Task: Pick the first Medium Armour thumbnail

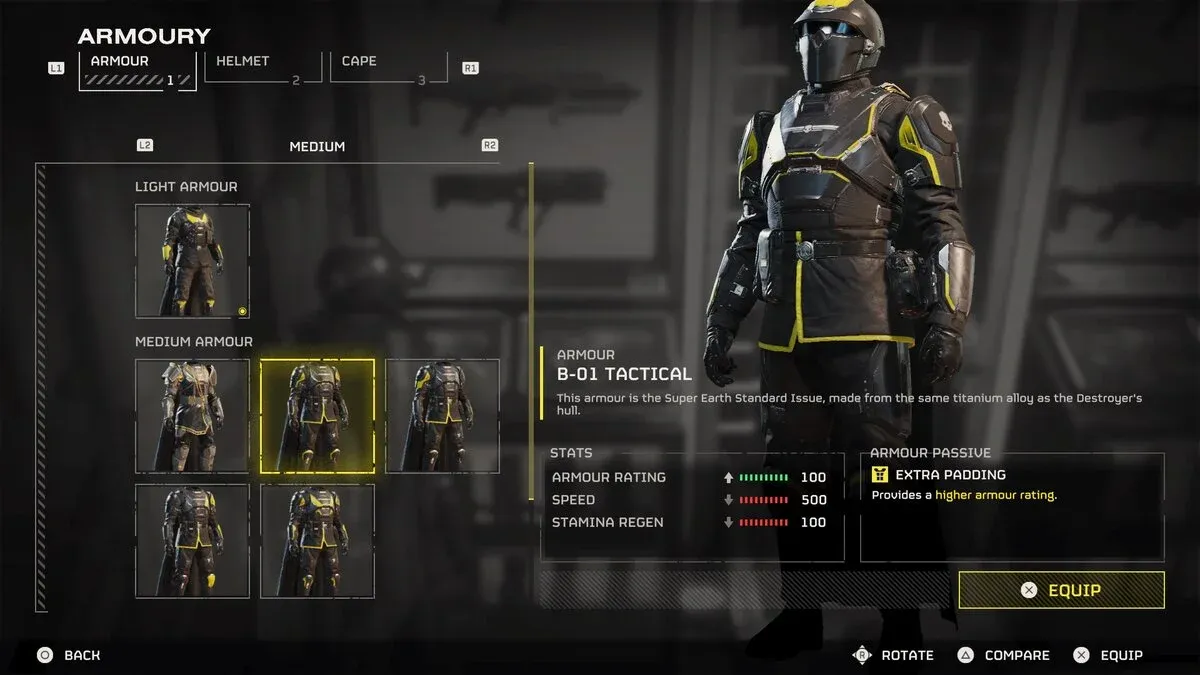Action: pos(192,416)
